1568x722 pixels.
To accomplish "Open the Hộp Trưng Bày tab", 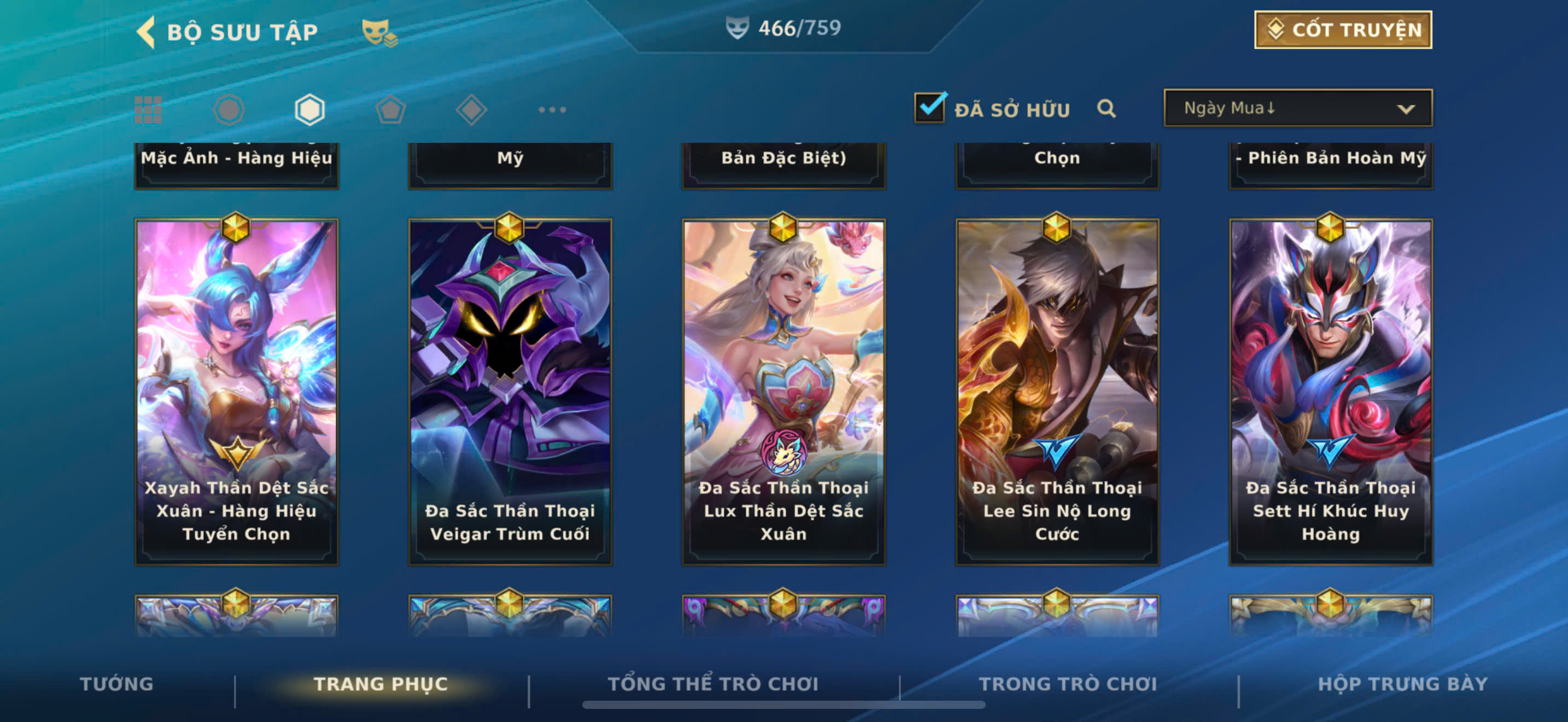I will [1402, 684].
